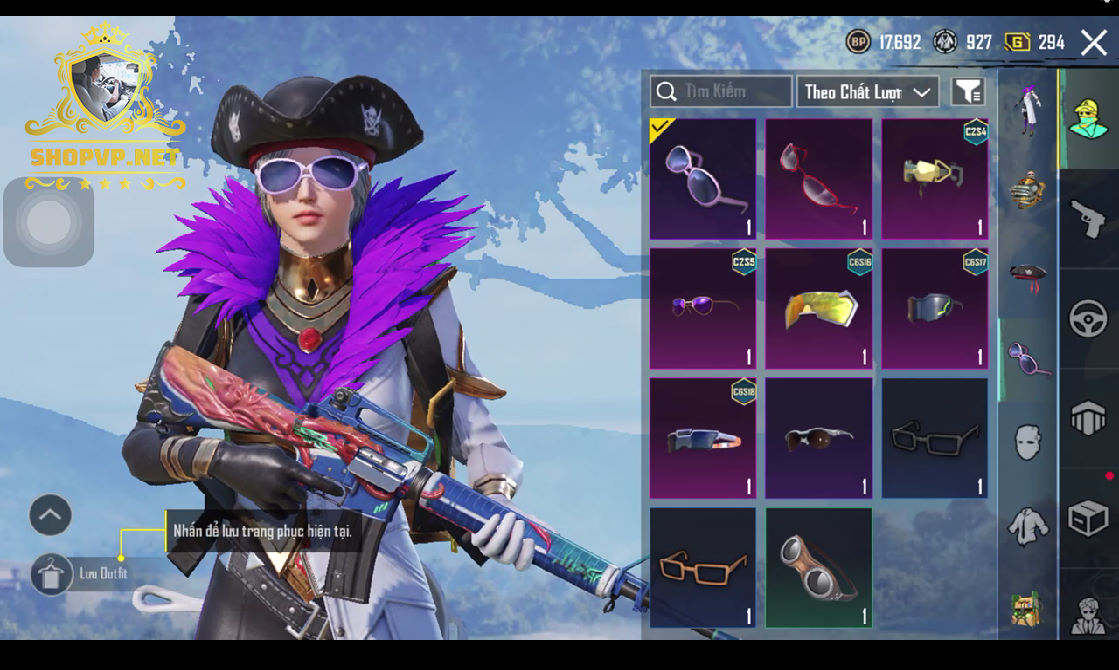
Task: Open the face mask category
Action: click(x=1027, y=441)
